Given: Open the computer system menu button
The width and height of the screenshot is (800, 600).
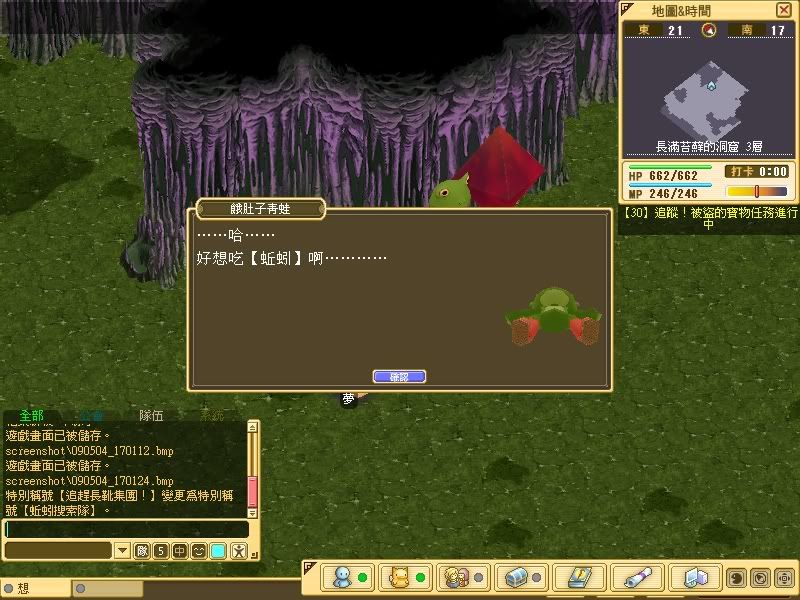Looking at the screenshot, I should tap(695, 577).
